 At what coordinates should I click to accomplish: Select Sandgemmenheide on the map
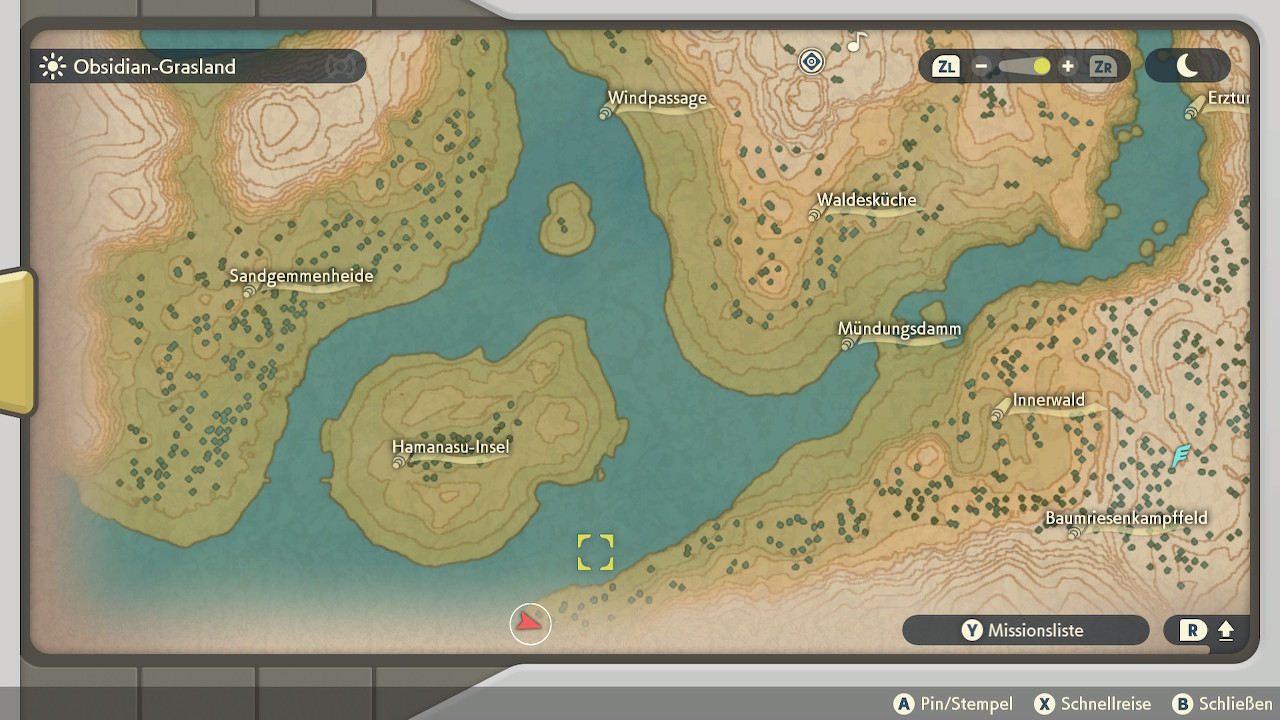pyautogui.click(x=301, y=276)
